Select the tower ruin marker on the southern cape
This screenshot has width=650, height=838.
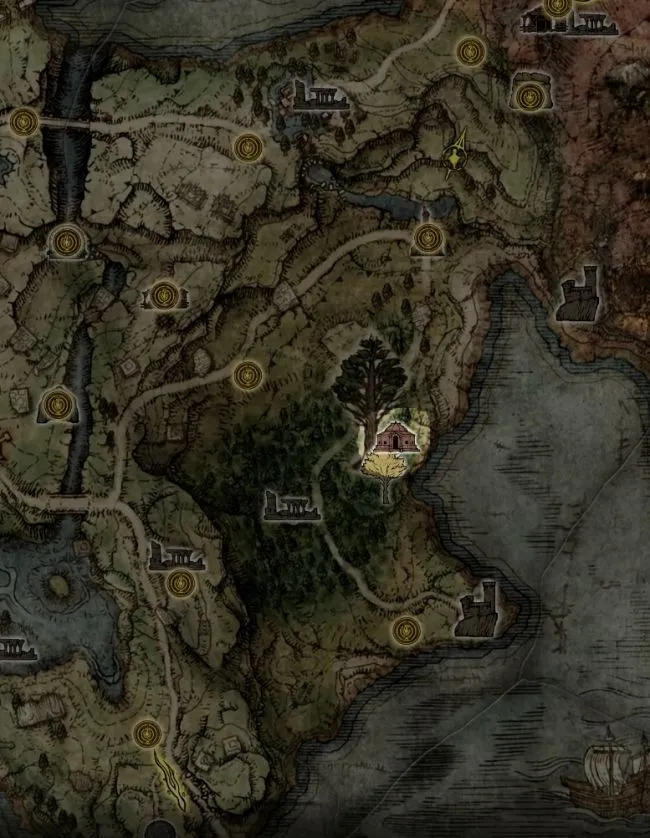[477, 608]
